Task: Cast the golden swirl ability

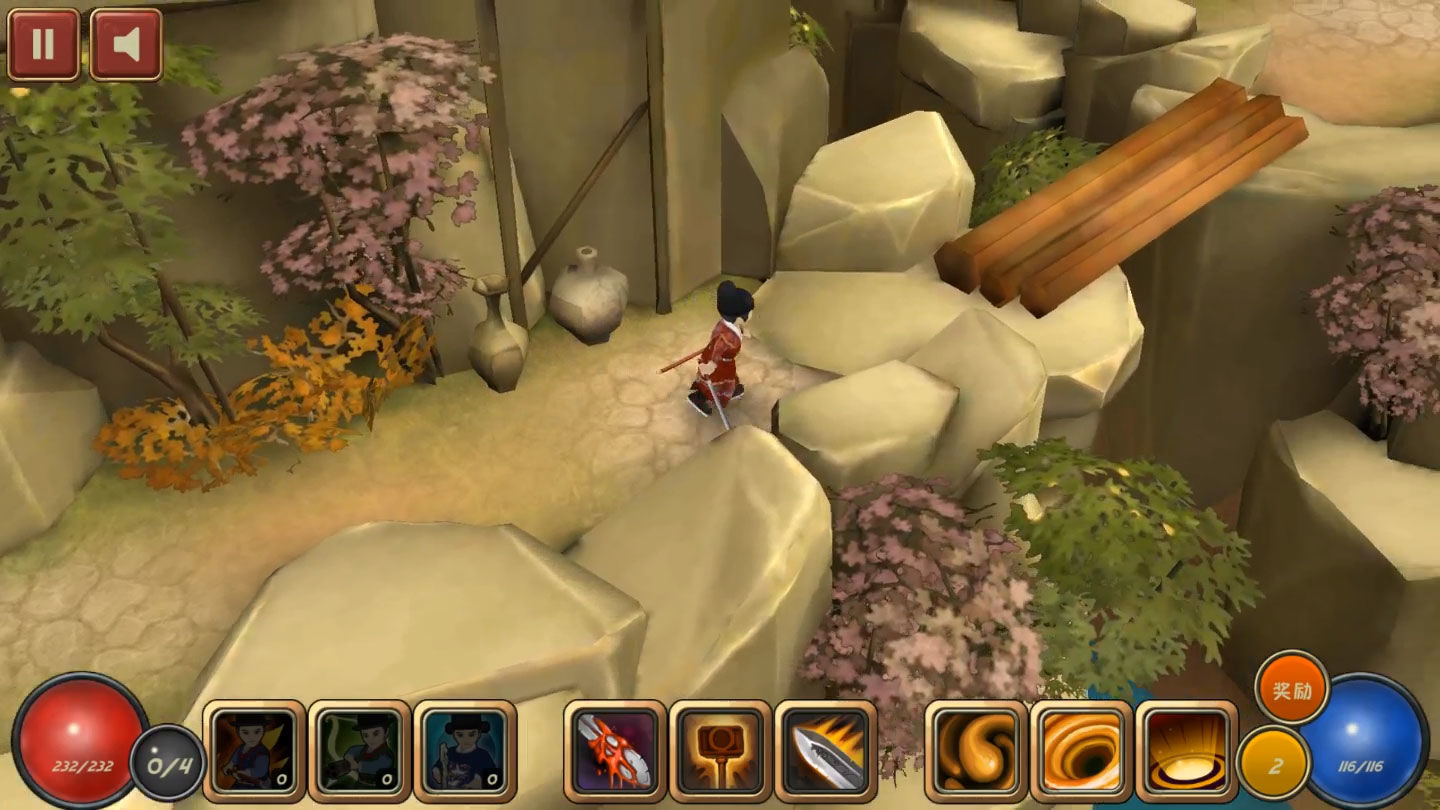Action: click(x=976, y=751)
